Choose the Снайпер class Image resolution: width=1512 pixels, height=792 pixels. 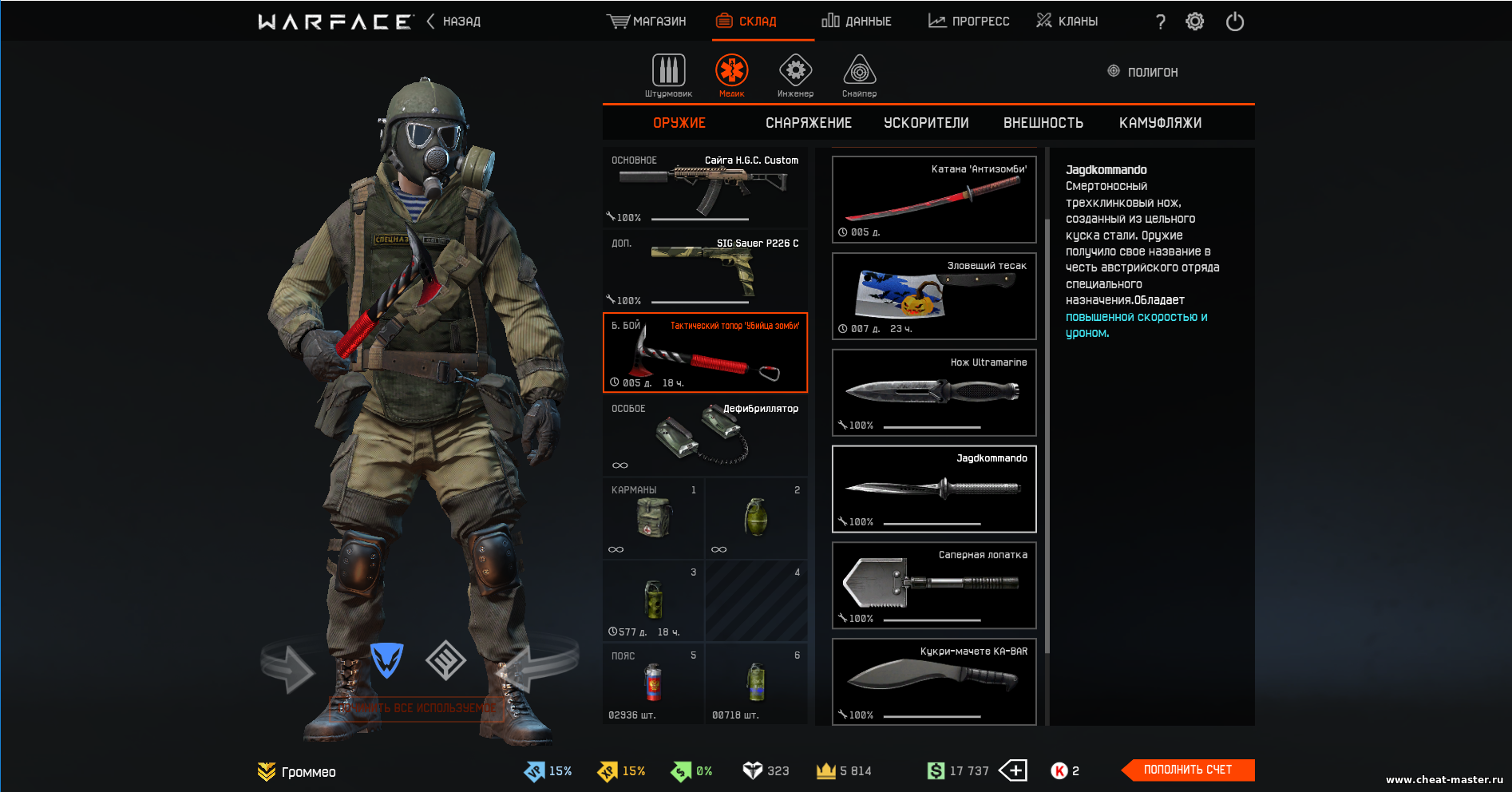(859, 76)
